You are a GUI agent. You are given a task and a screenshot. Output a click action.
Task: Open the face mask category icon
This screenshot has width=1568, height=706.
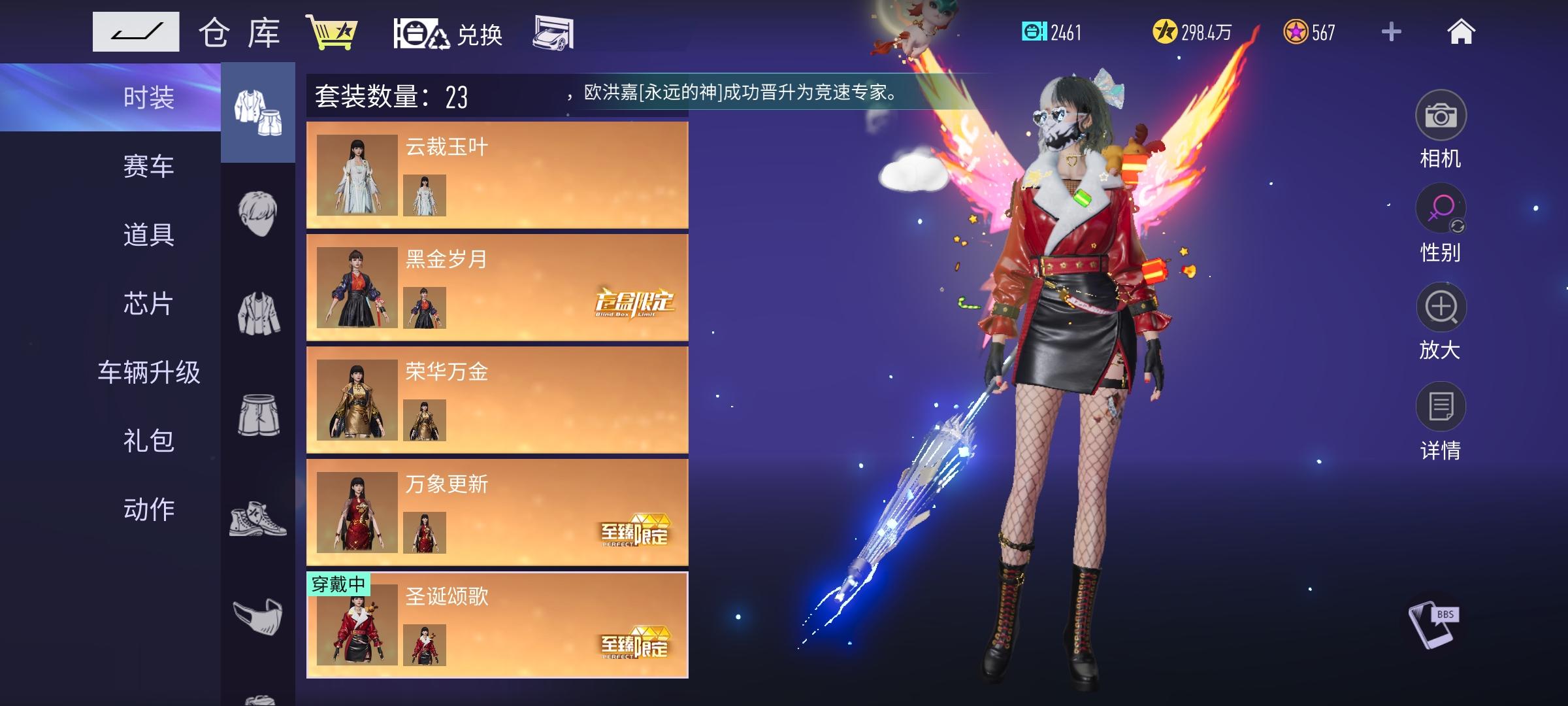[x=257, y=614]
